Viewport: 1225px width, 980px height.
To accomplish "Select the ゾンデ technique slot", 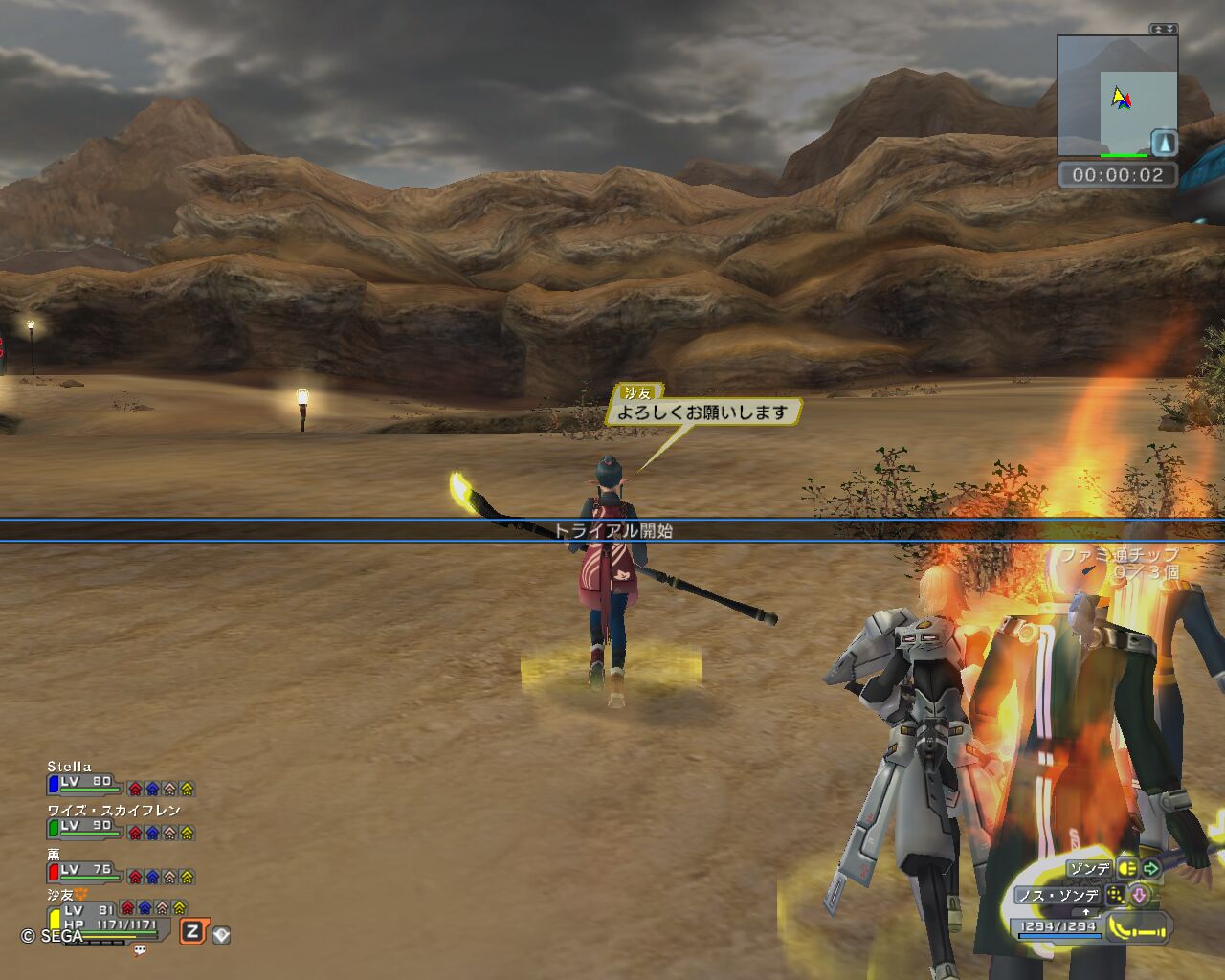I will click(1089, 868).
